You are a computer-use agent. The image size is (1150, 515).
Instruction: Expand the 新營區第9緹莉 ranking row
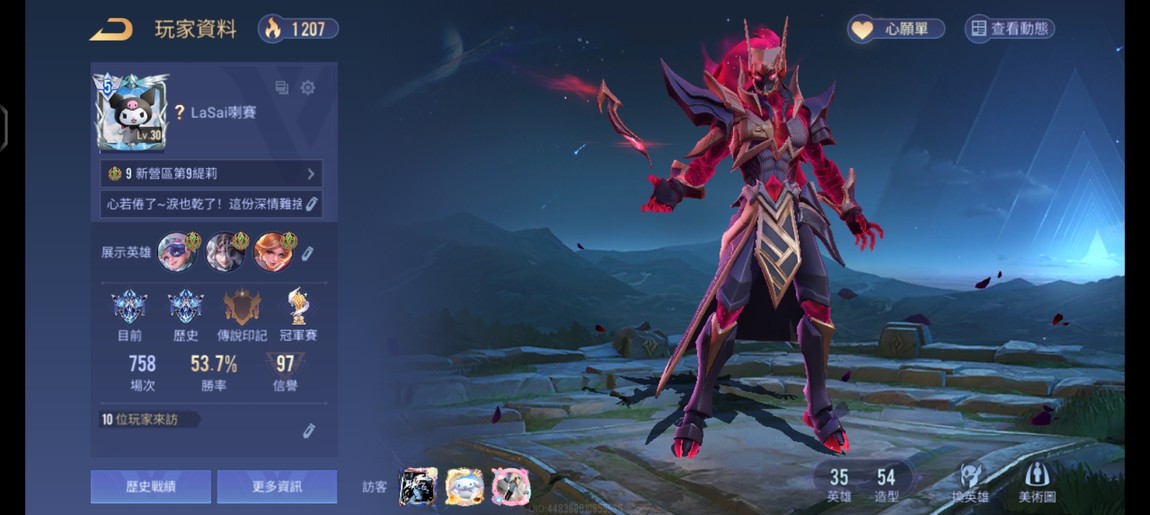(x=211, y=174)
